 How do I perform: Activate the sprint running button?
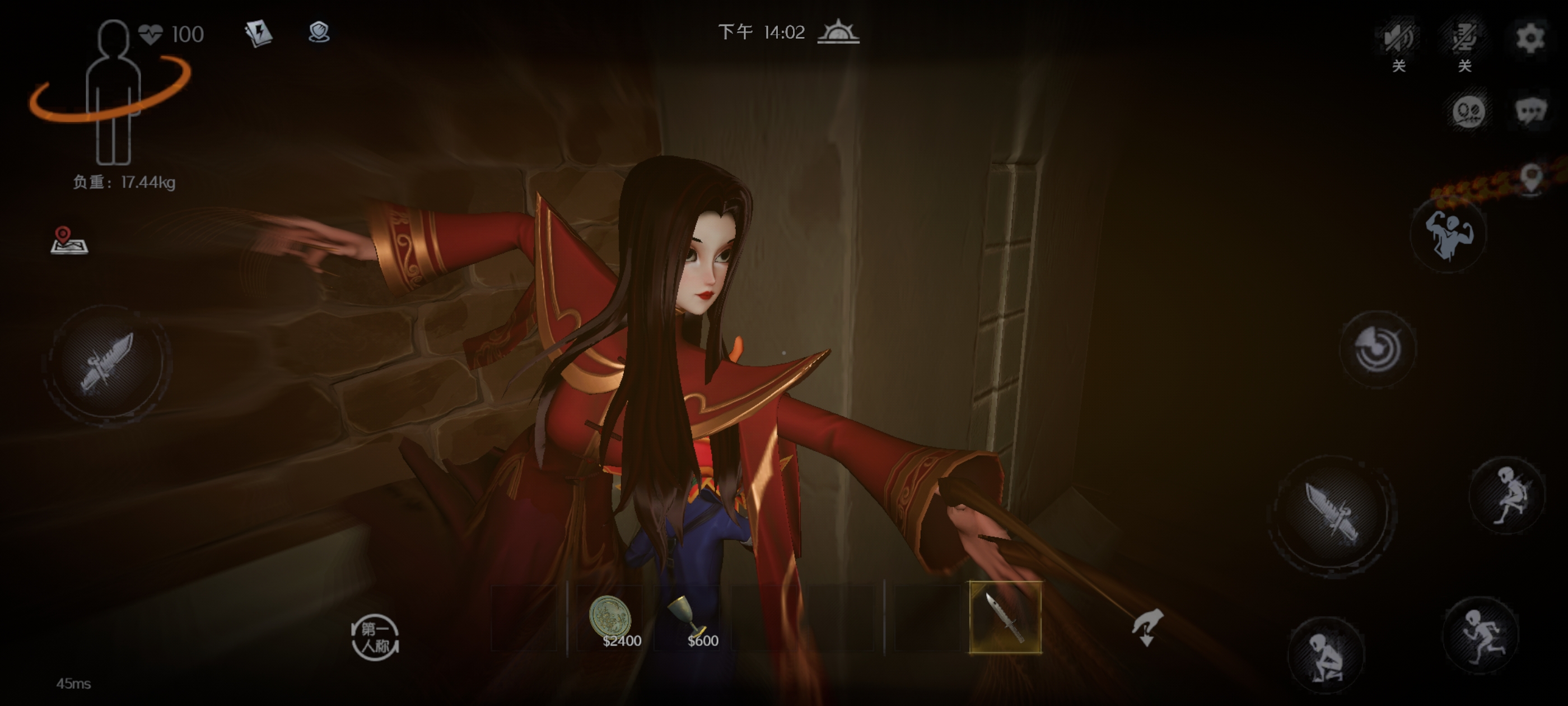pos(1481,635)
